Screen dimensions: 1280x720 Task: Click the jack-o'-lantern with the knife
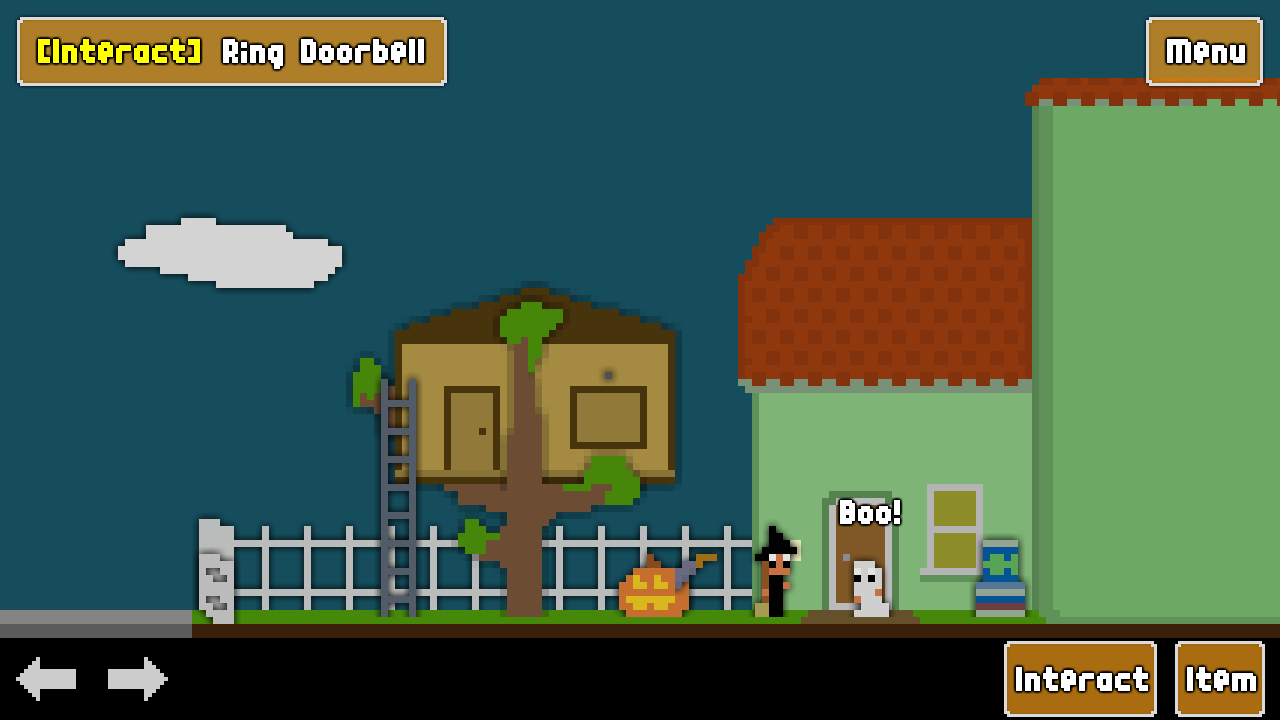655,590
